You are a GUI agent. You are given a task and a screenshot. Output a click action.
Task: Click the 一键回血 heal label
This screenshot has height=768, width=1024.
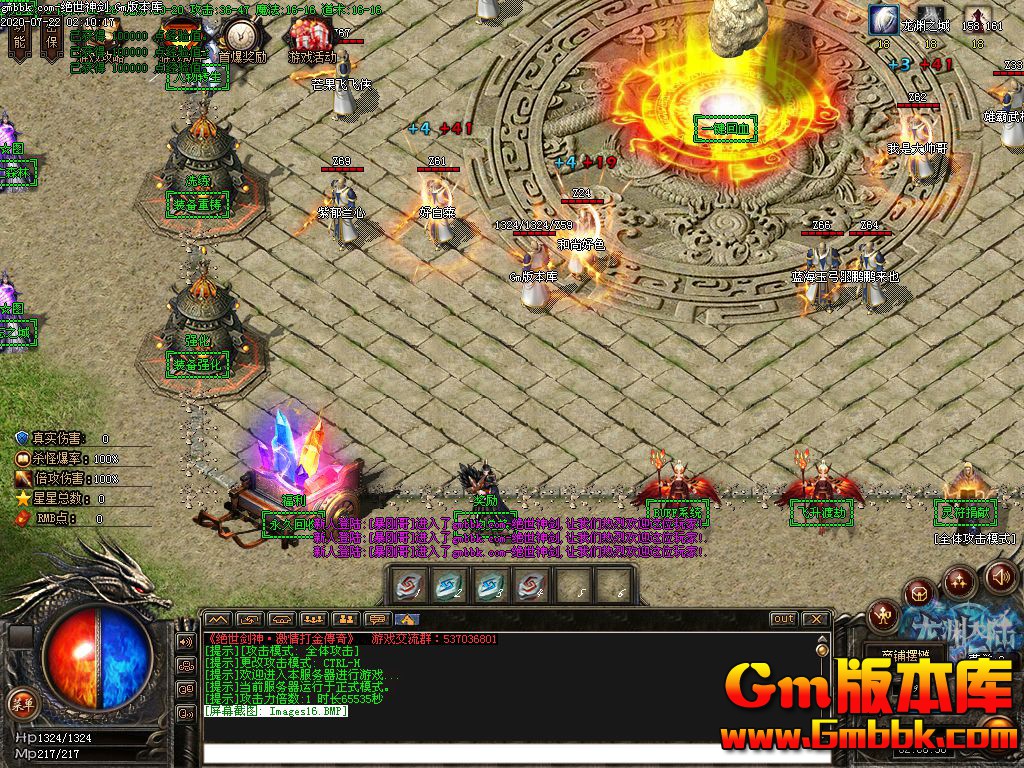click(725, 128)
